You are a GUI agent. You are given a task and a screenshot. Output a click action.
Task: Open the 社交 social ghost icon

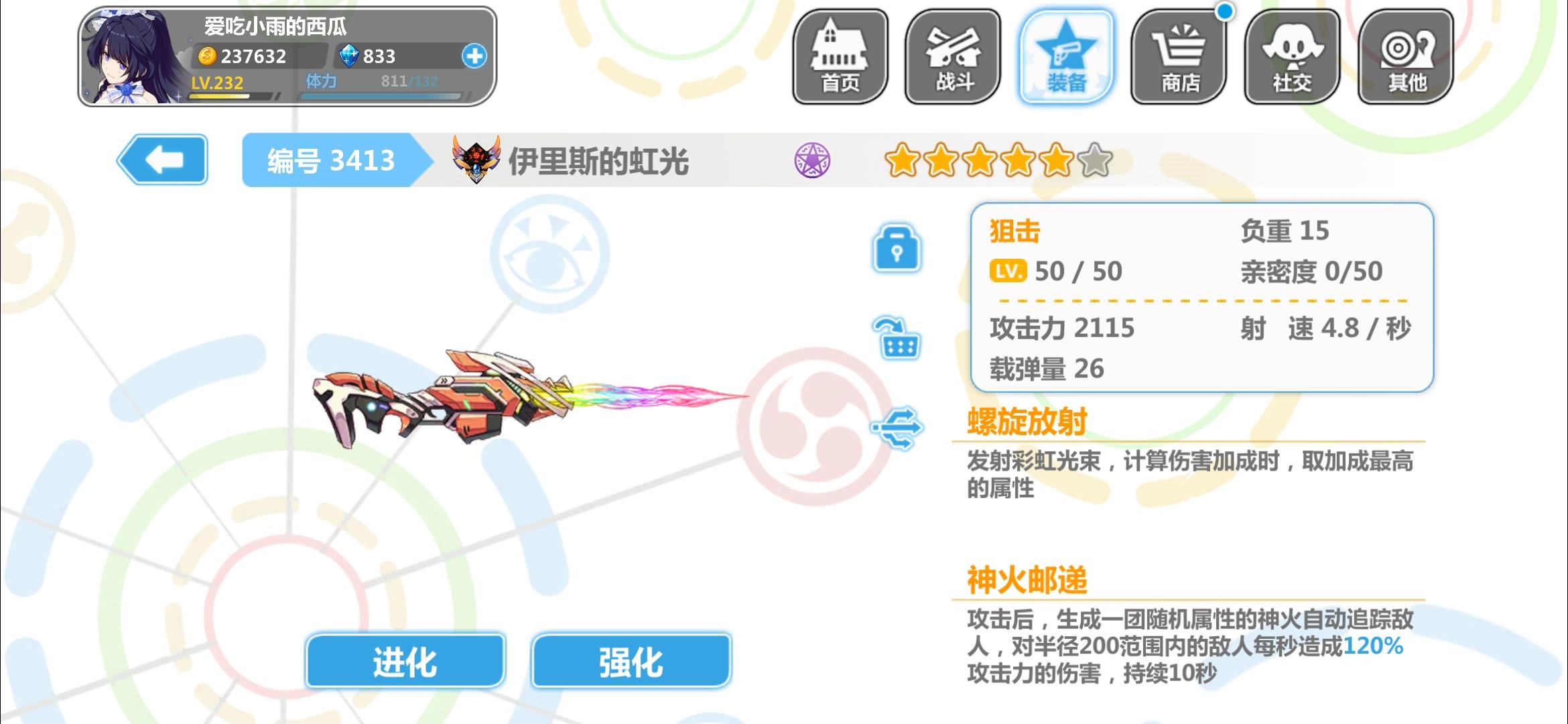click(1293, 57)
